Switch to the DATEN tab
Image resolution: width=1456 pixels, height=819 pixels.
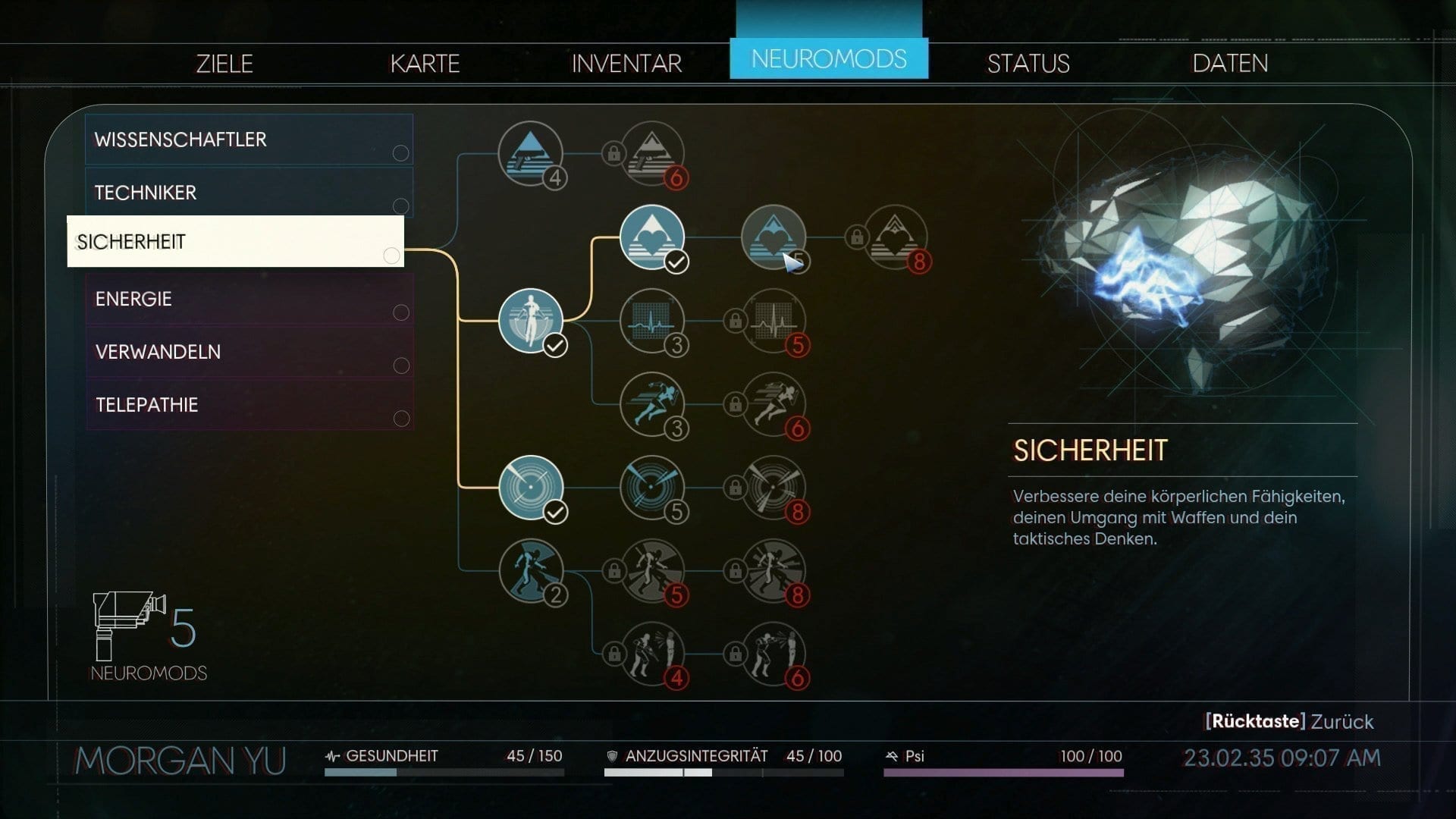pos(1230,63)
